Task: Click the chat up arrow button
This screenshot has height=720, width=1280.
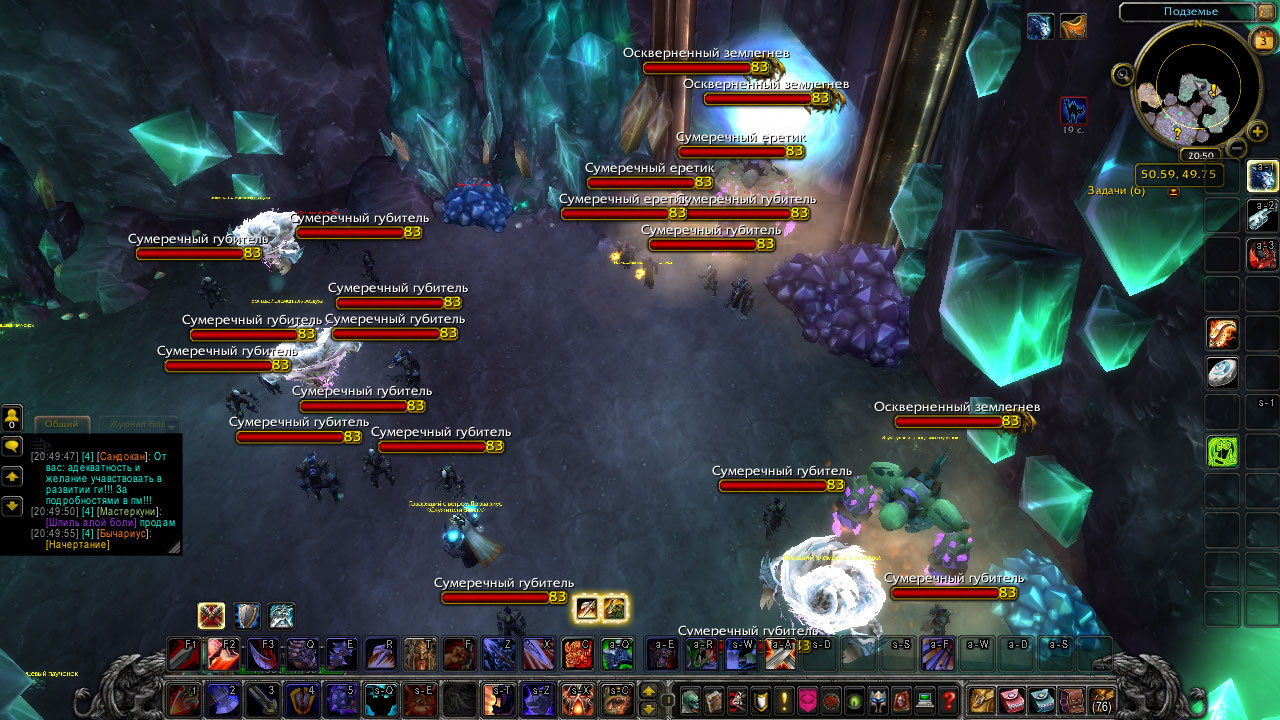Action: pyautogui.click(x=12, y=476)
